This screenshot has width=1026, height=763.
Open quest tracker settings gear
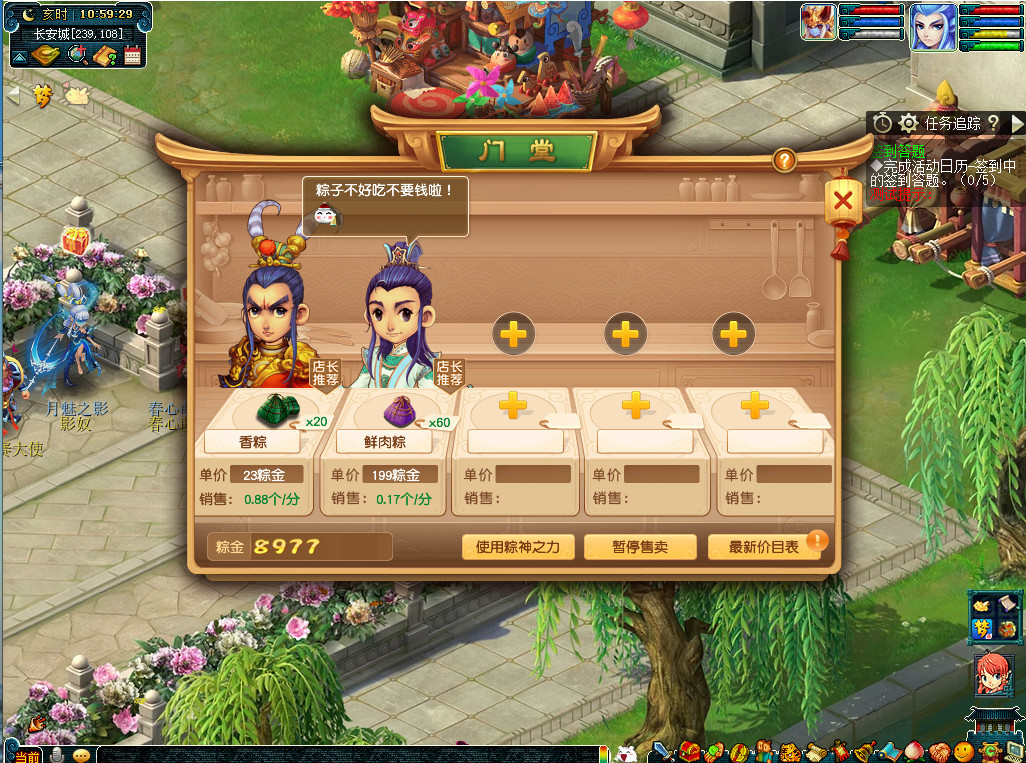click(x=908, y=123)
